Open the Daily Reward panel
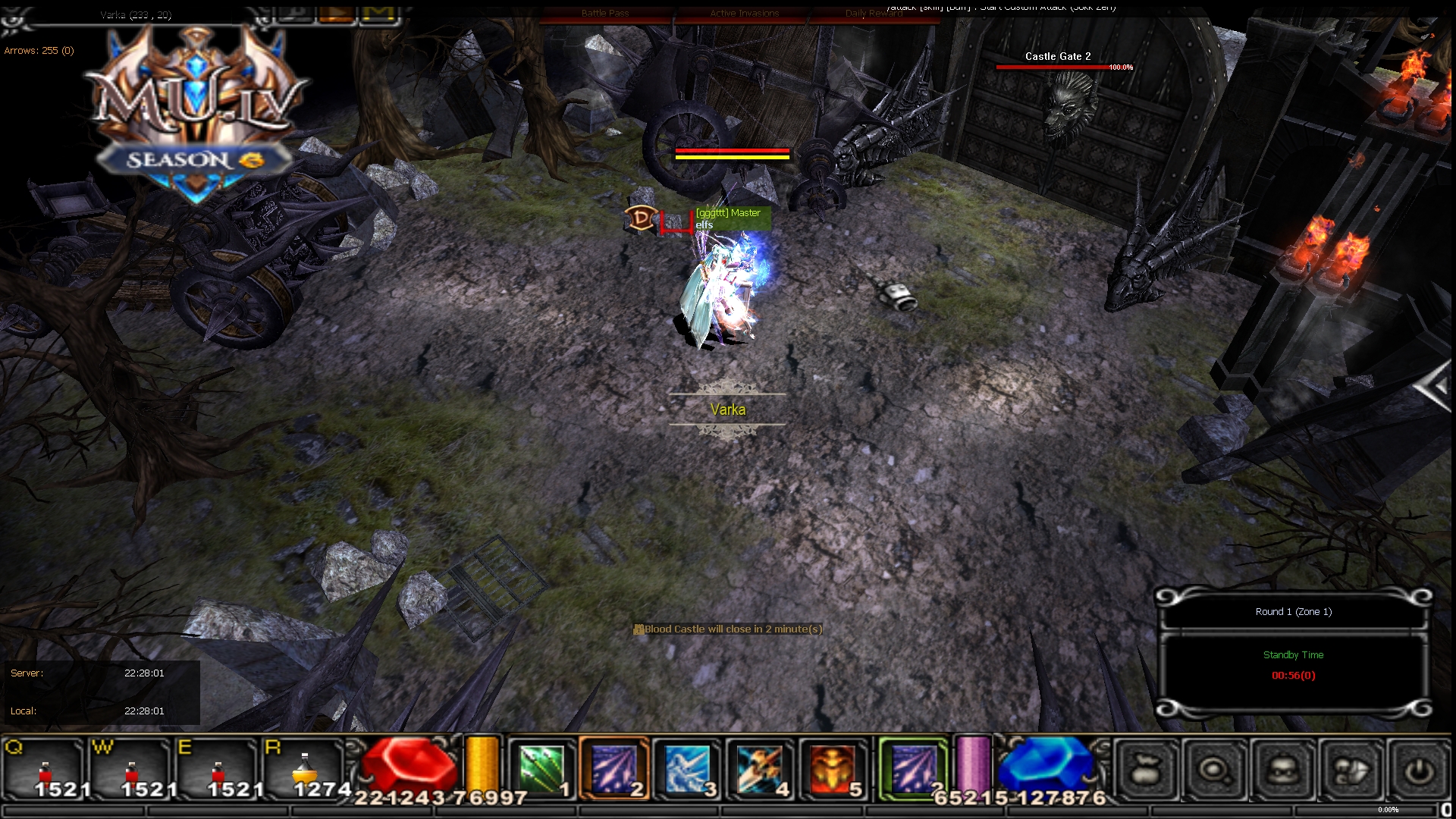 coord(871,13)
